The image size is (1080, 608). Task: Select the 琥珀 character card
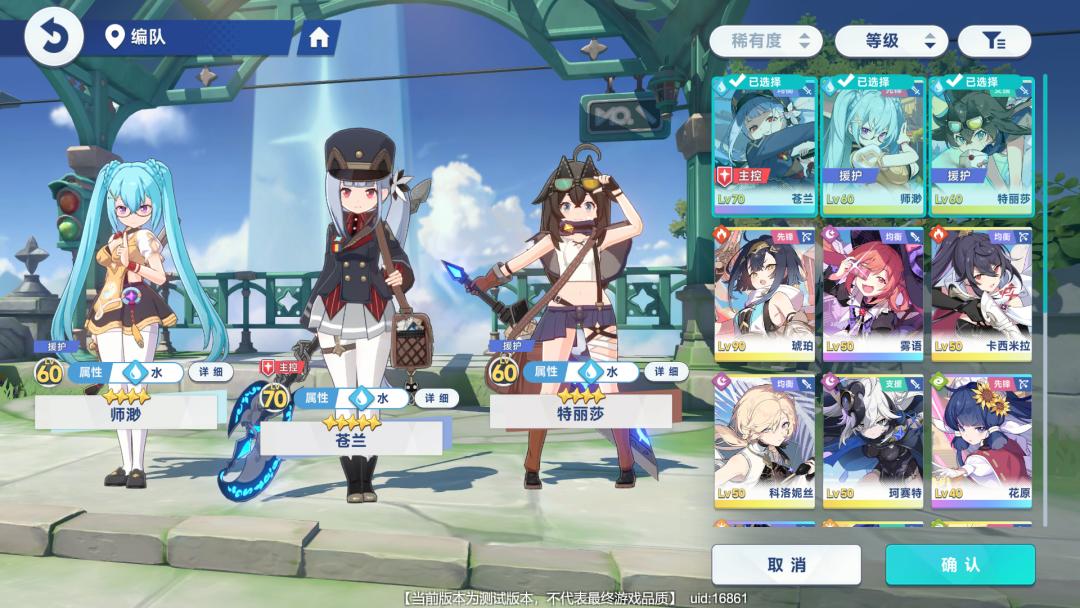pos(765,294)
